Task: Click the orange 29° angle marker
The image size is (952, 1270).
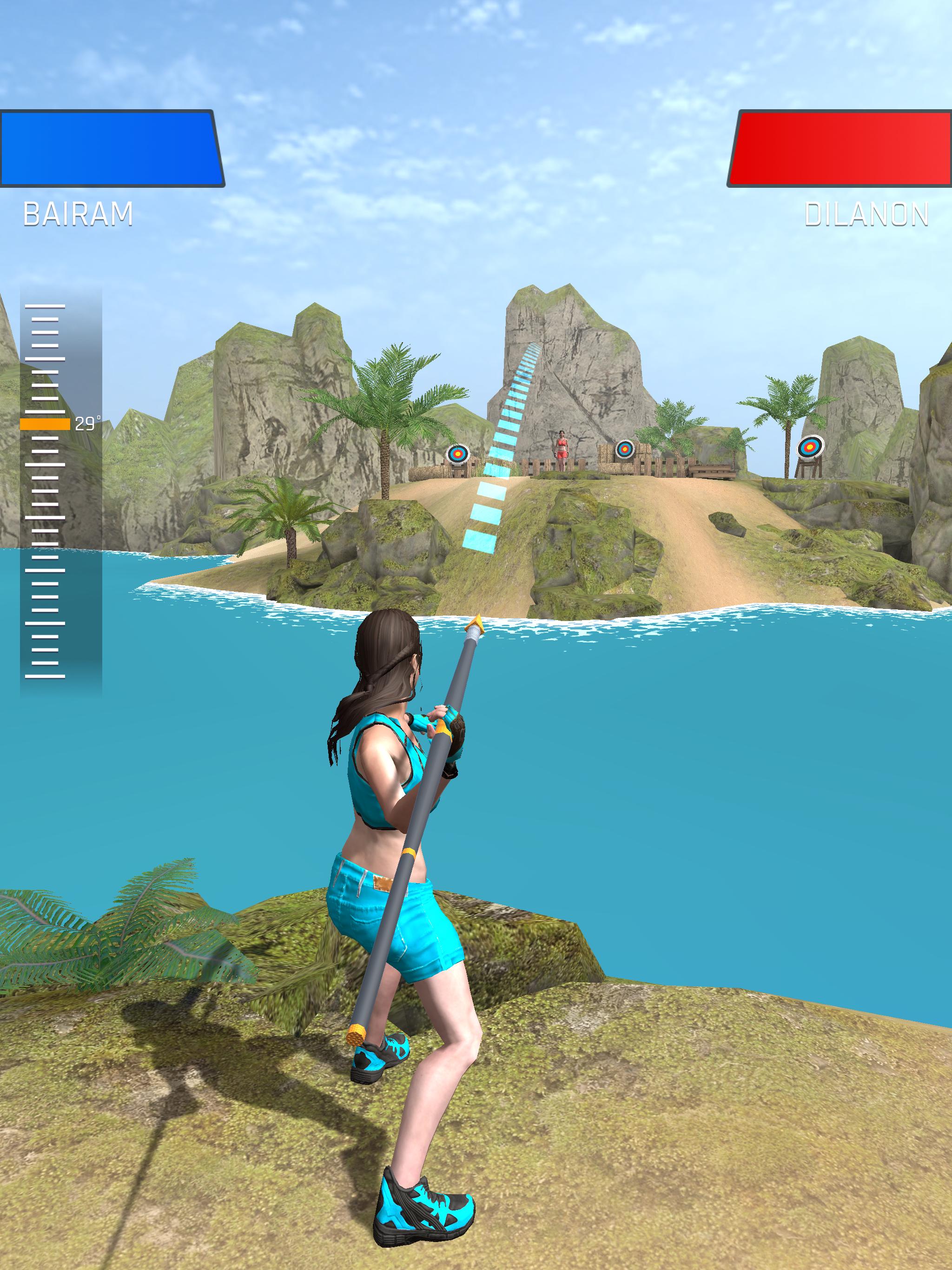Action: [46, 424]
